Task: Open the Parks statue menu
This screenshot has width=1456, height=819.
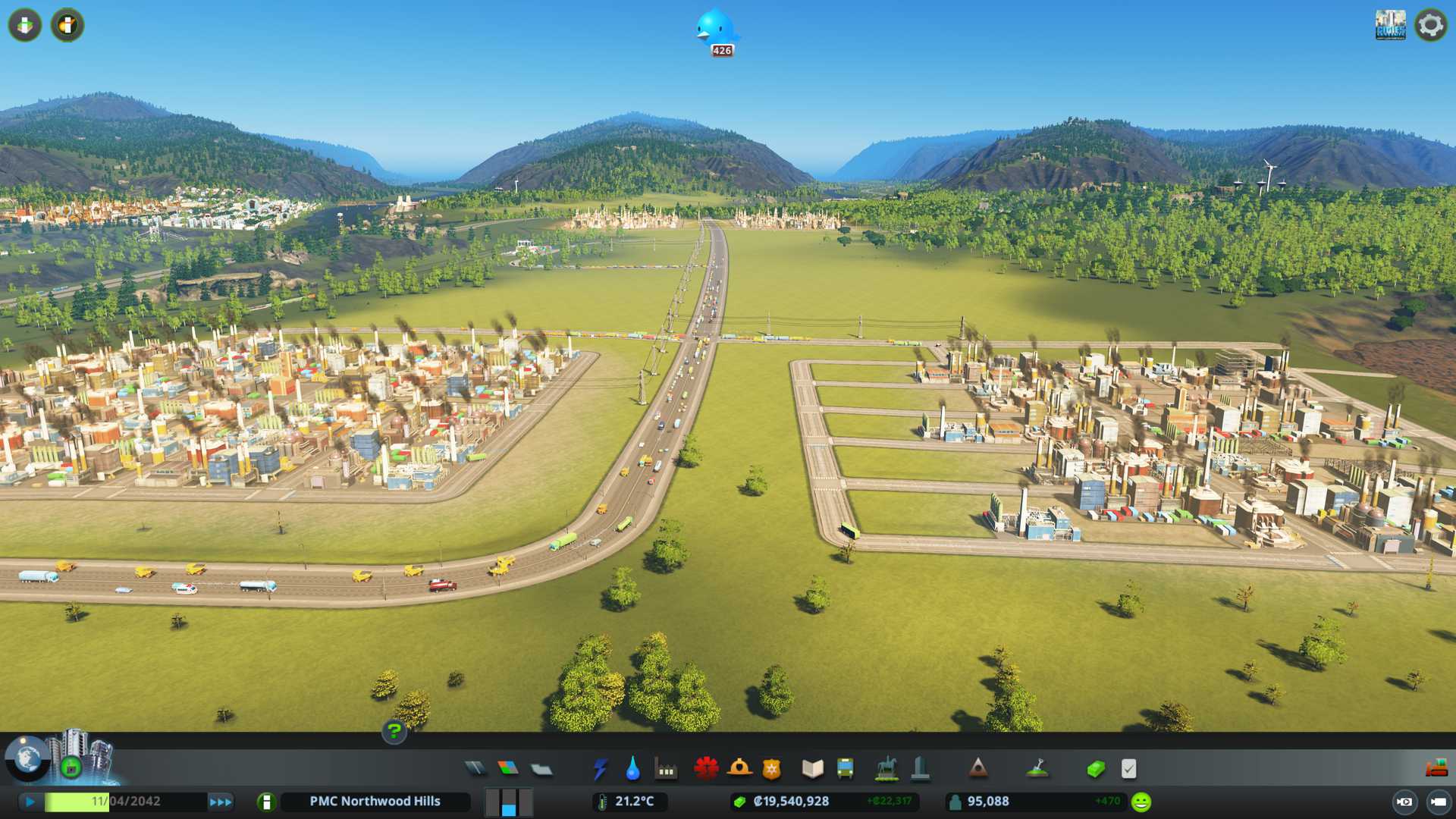Action: pyautogui.click(x=886, y=769)
